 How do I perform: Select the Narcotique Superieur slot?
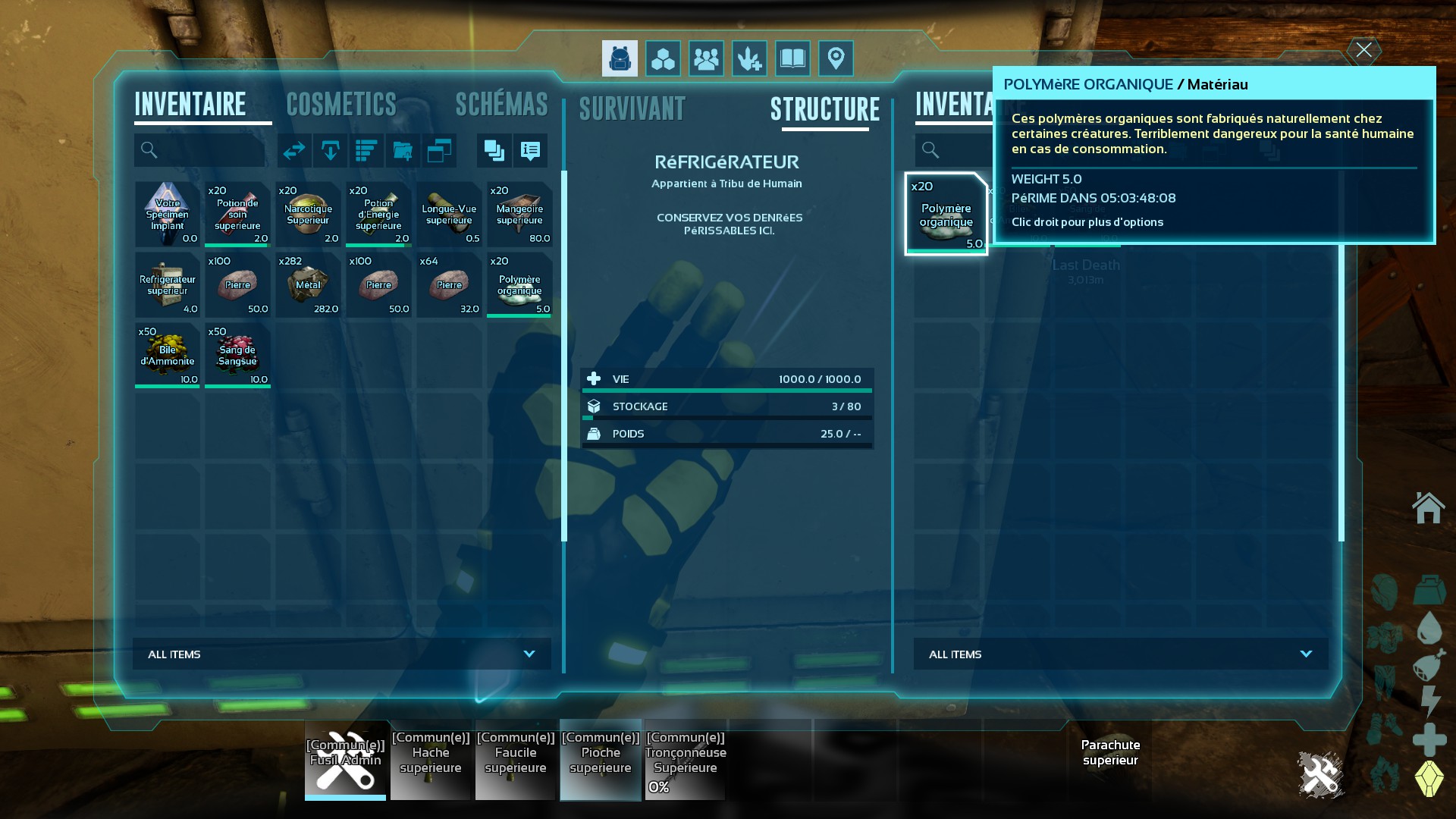[308, 214]
